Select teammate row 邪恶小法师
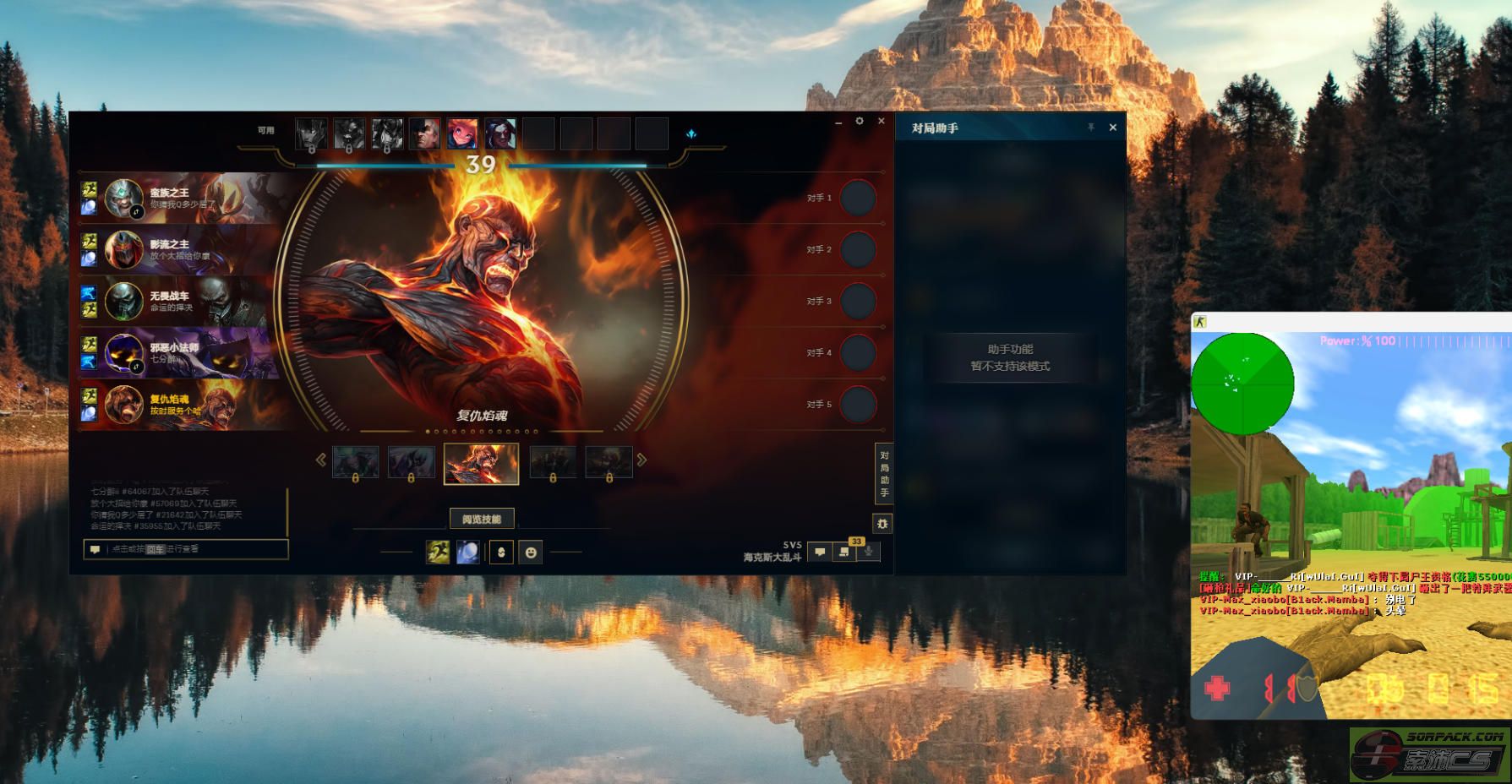 point(186,353)
